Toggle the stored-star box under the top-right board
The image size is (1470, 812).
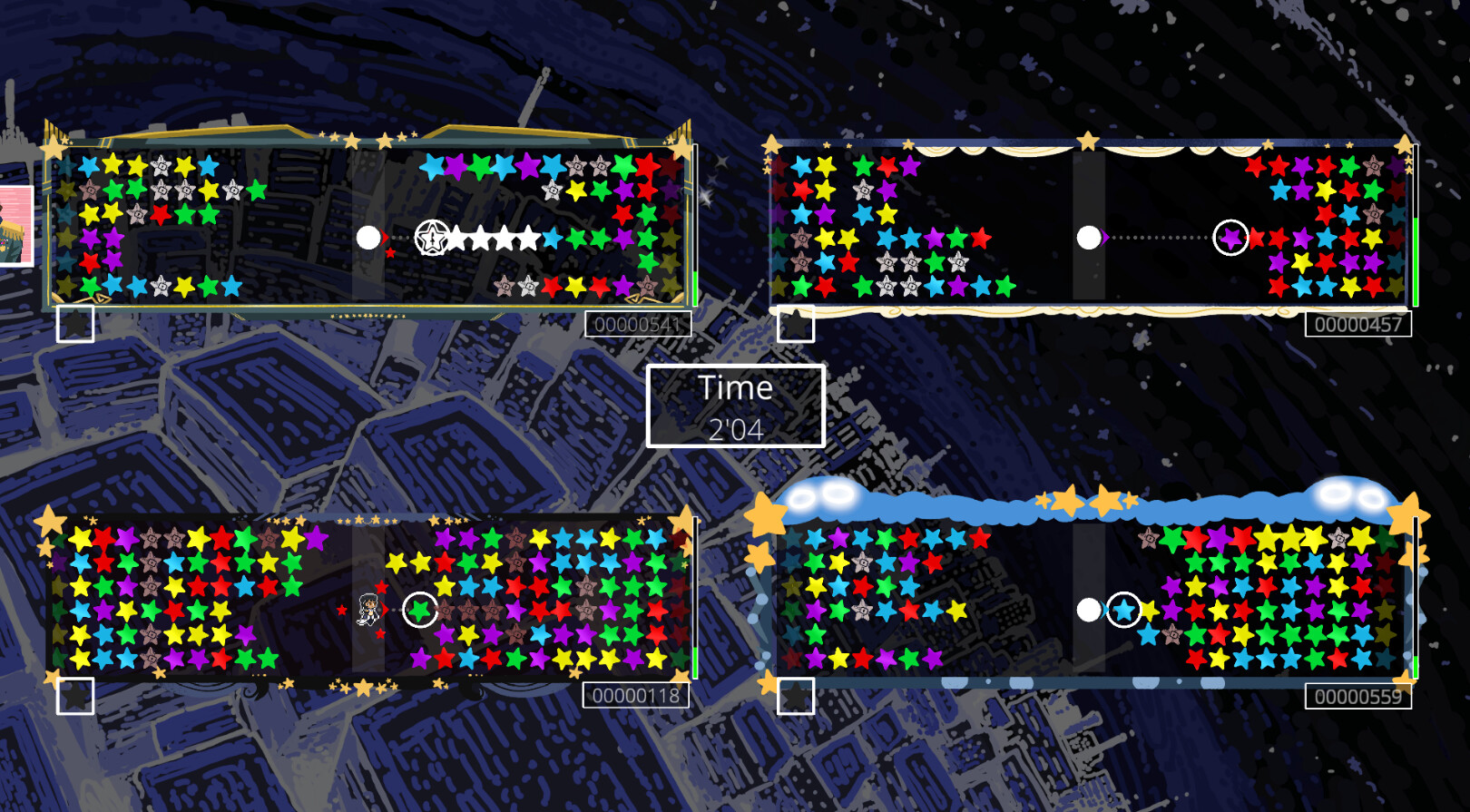[796, 323]
